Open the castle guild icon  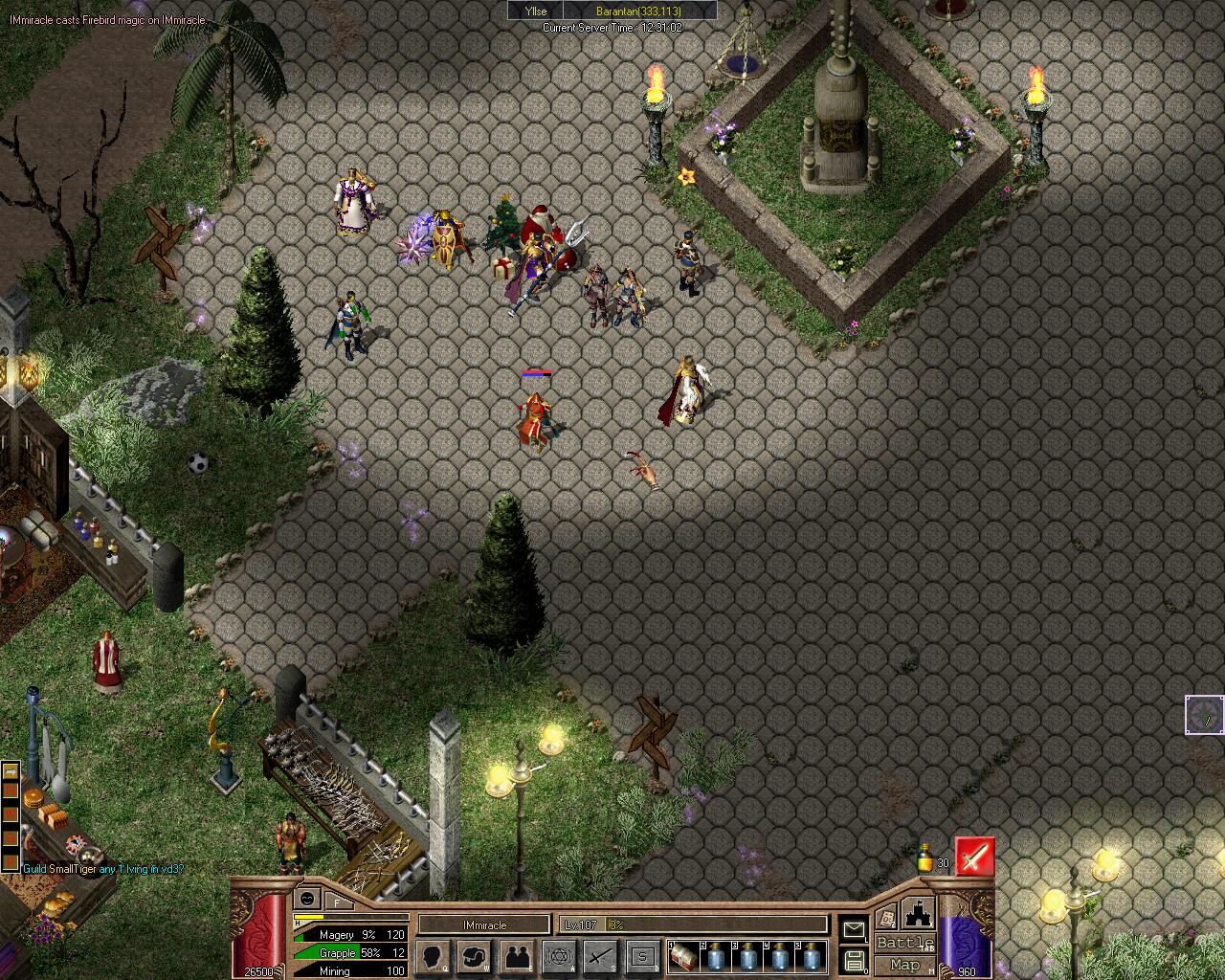click(x=919, y=912)
